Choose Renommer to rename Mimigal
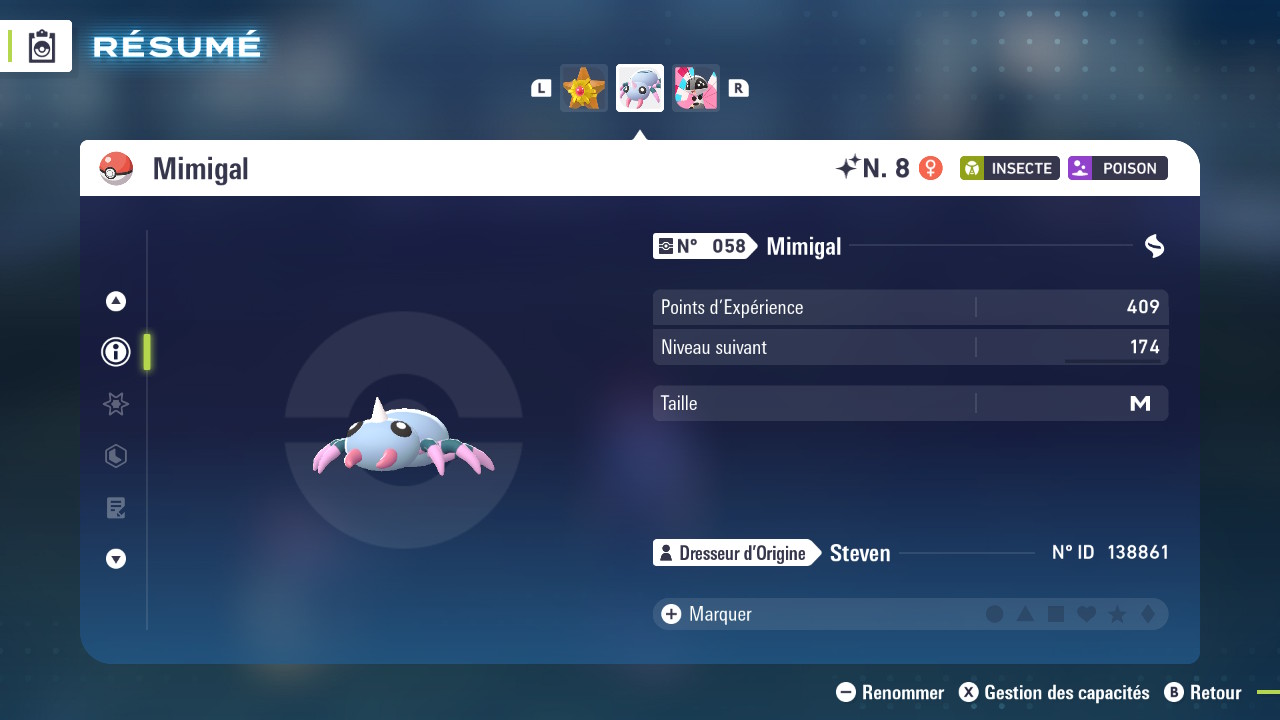This screenshot has width=1280, height=720. [x=890, y=692]
